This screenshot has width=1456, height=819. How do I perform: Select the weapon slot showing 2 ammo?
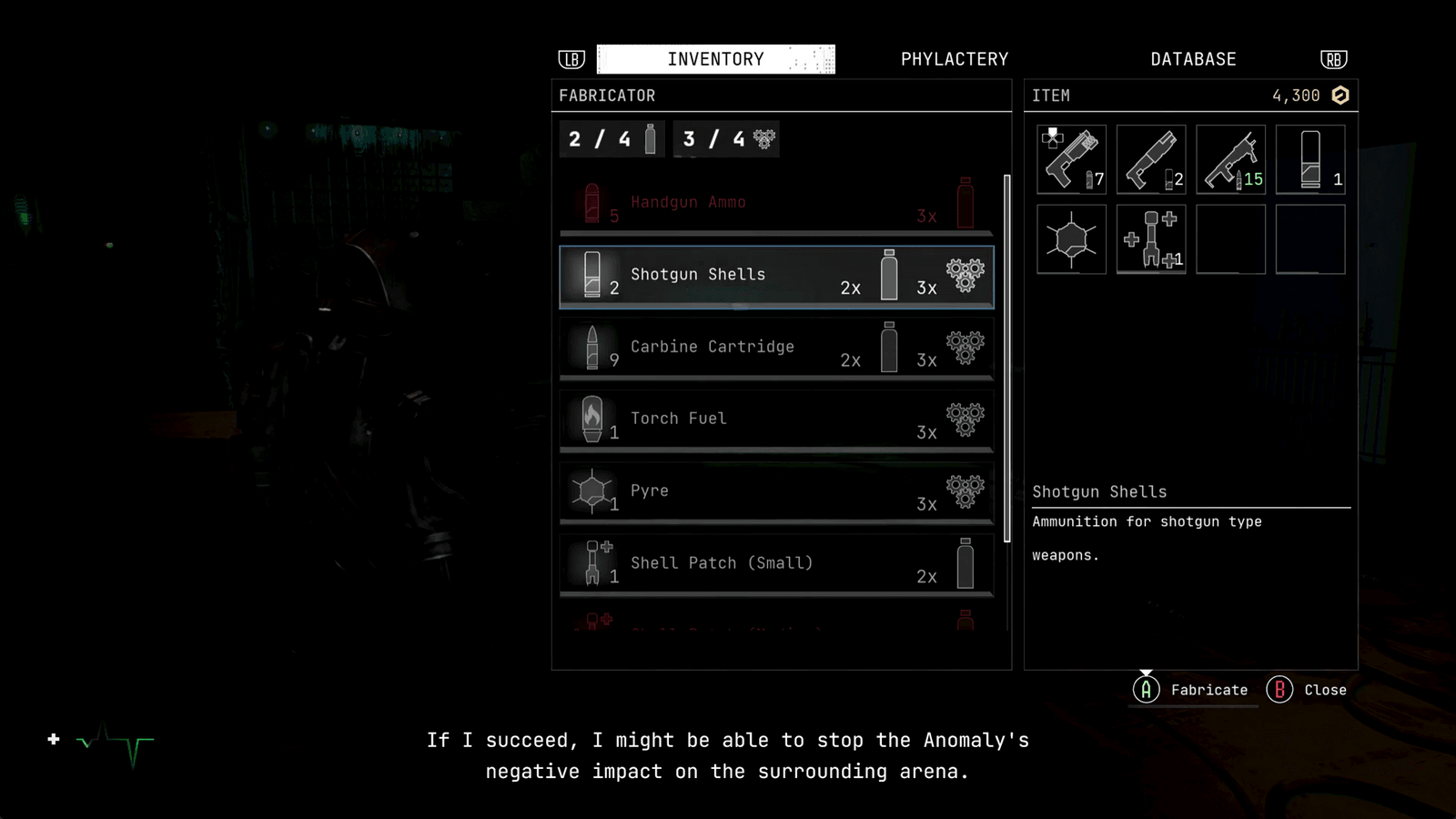tap(1151, 159)
